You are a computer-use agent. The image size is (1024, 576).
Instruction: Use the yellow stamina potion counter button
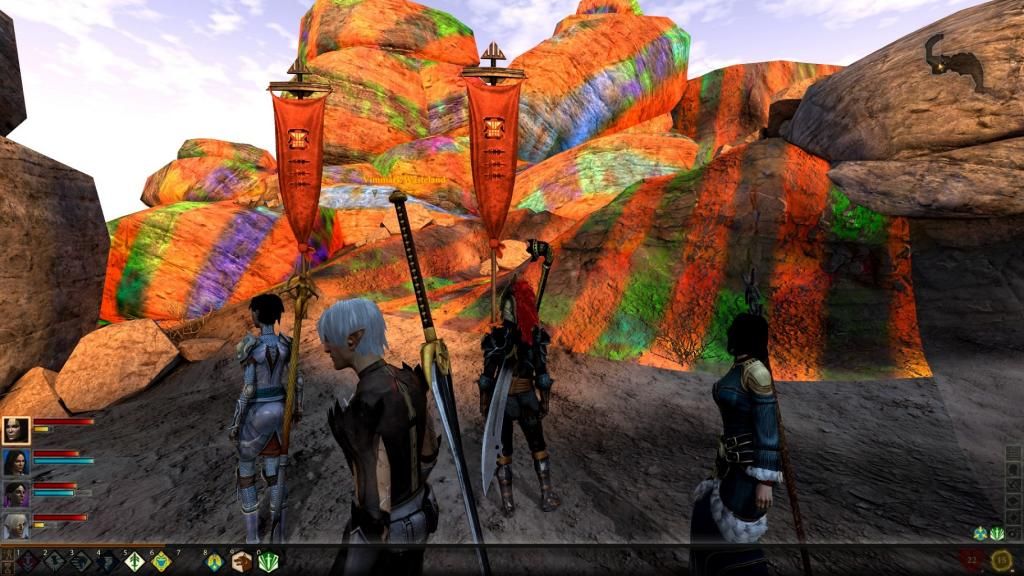1001,560
